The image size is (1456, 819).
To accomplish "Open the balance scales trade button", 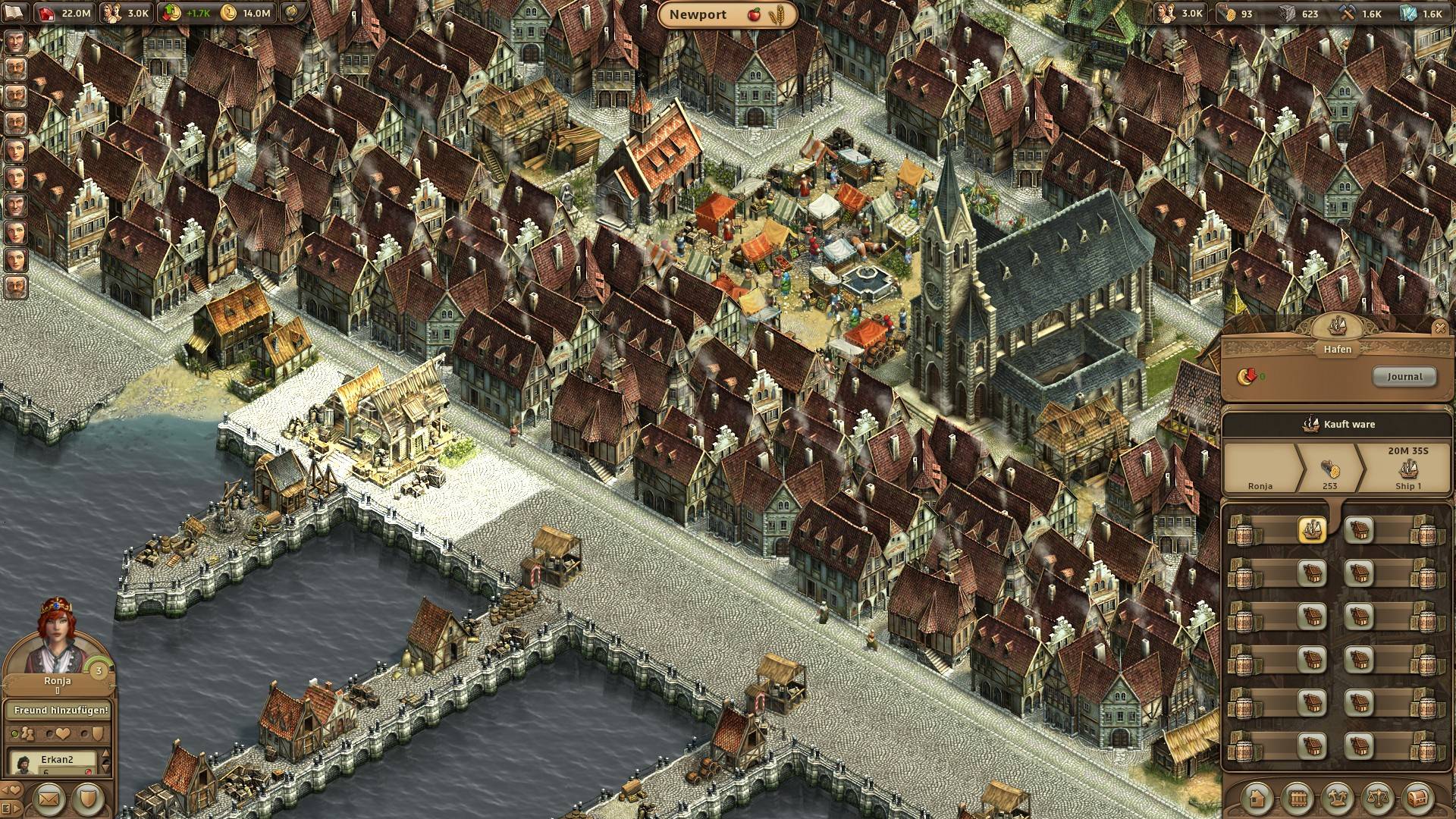I will click(x=1377, y=798).
